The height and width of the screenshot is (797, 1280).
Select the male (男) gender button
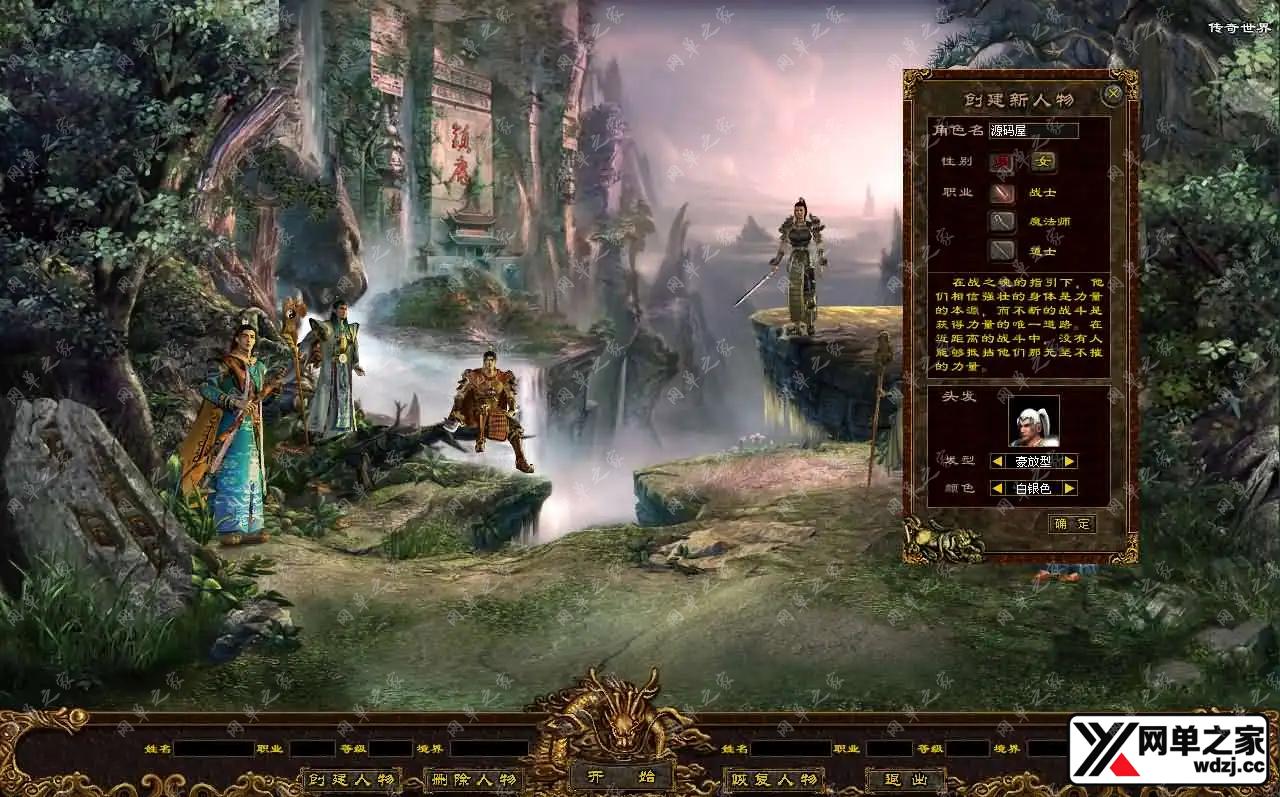pyautogui.click(x=1002, y=162)
